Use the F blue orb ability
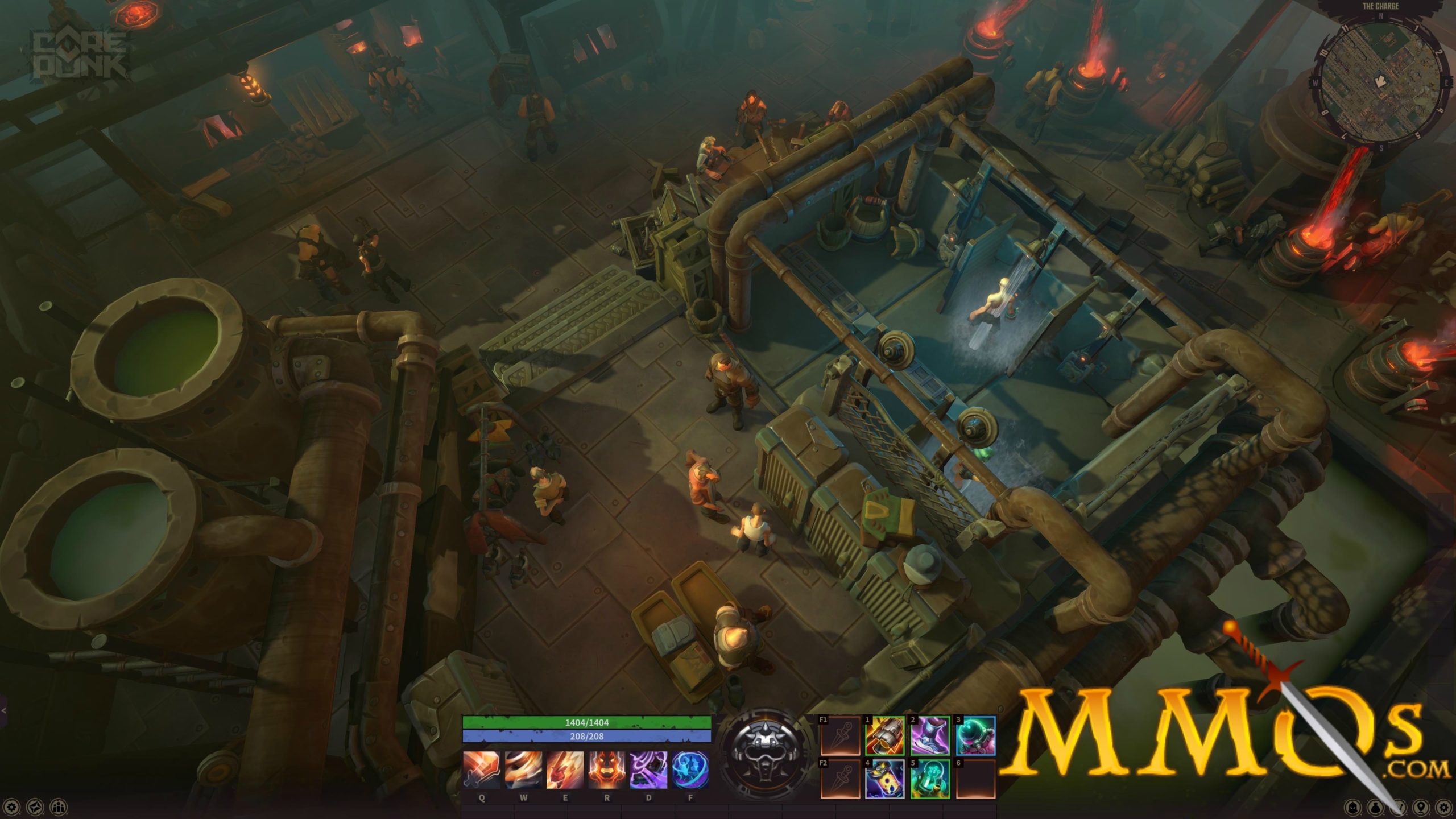Screen dimensions: 1456x819 pos(690,770)
